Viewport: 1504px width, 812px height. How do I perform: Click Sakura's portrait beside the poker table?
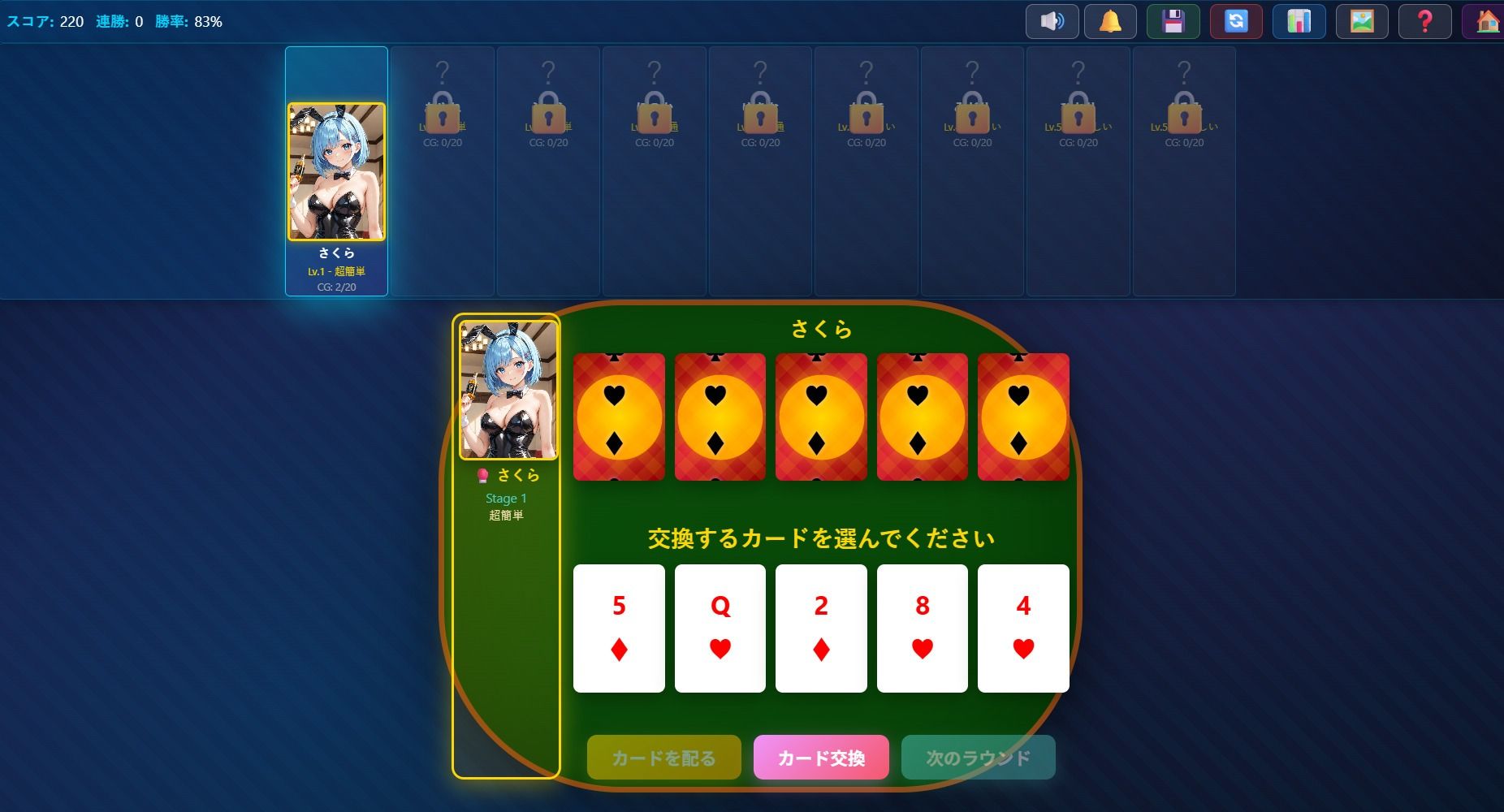tap(507, 390)
